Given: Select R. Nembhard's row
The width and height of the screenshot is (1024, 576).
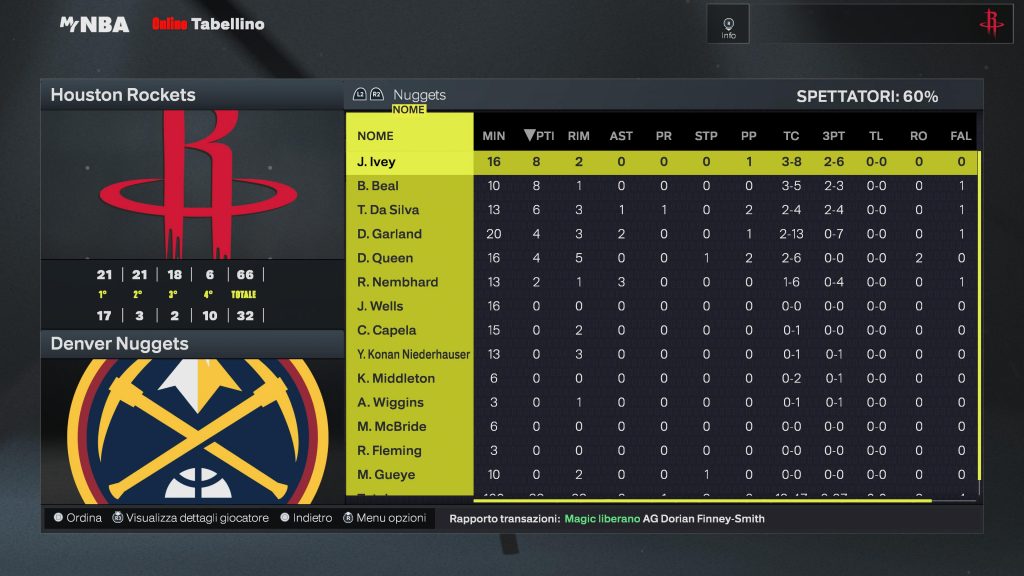Looking at the screenshot, I should 397,282.
